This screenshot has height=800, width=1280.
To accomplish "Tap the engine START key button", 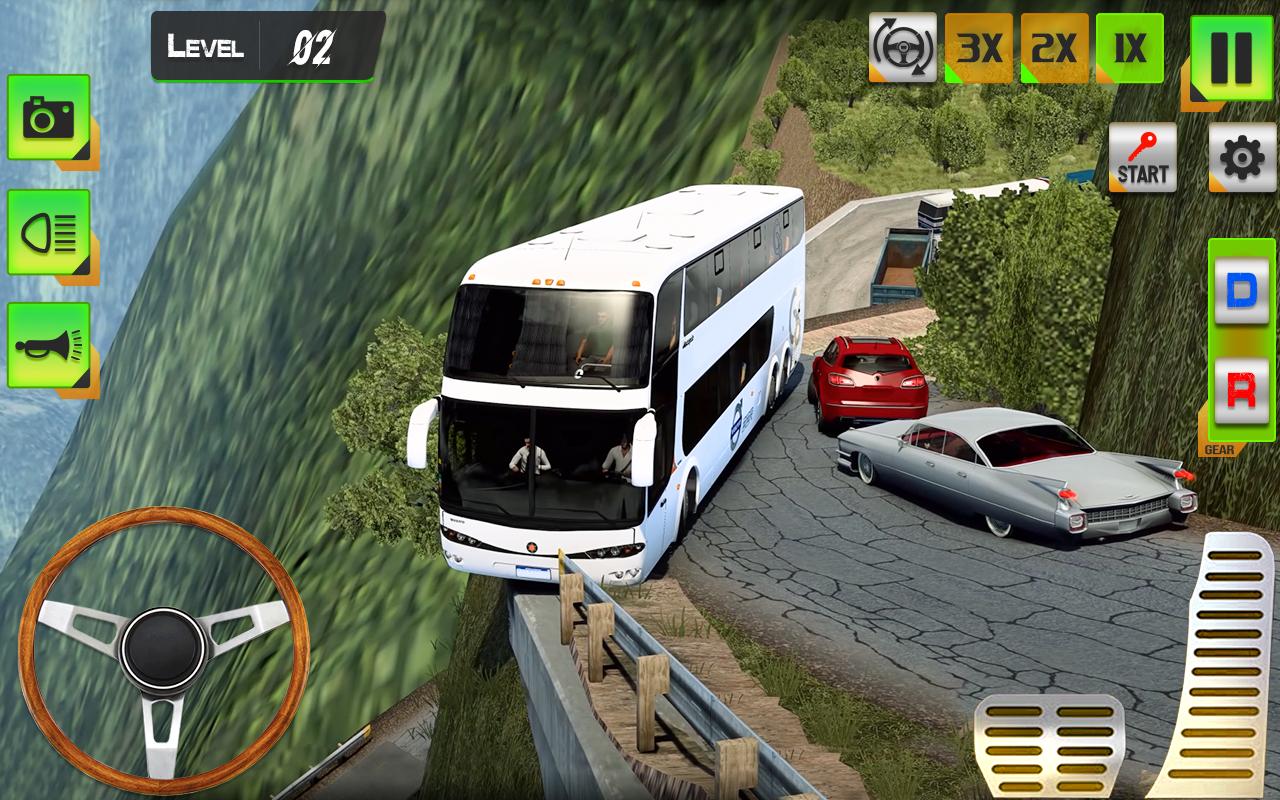I will [x=1142, y=158].
